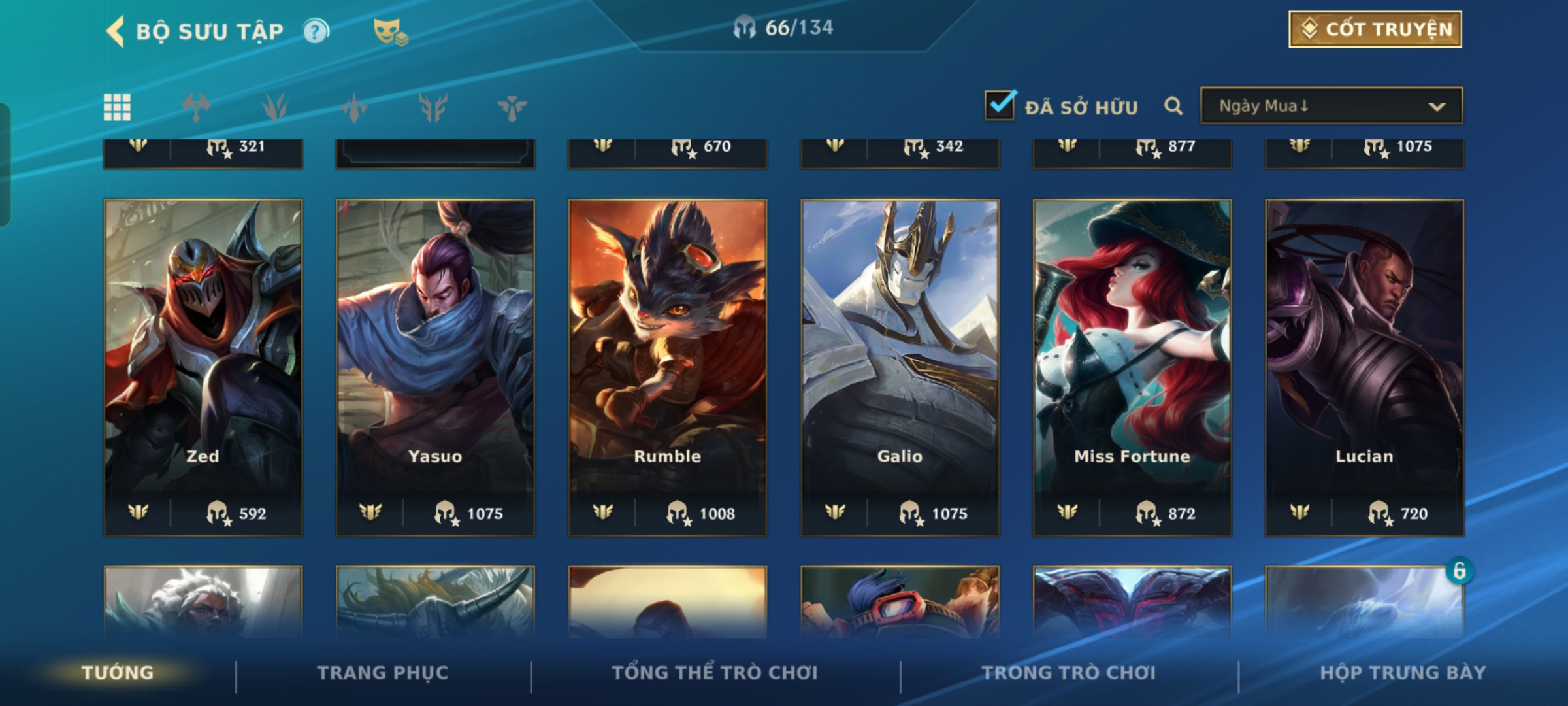The width and height of the screenshot is (1568, 706).
Task: Switch to the Trang Phục tab
Action: click(x=383, y=673)
